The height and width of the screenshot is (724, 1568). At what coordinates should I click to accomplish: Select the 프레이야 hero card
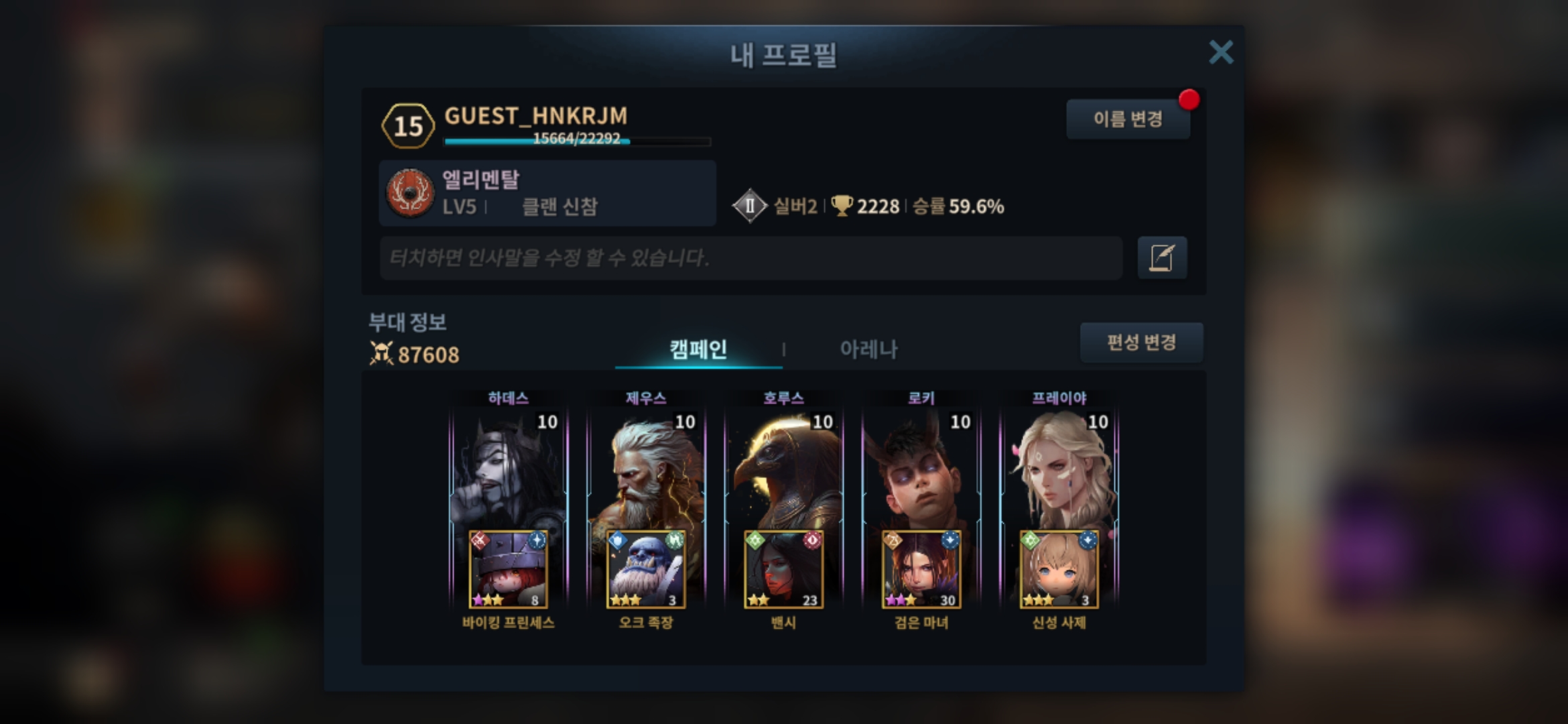[1059, 469]
